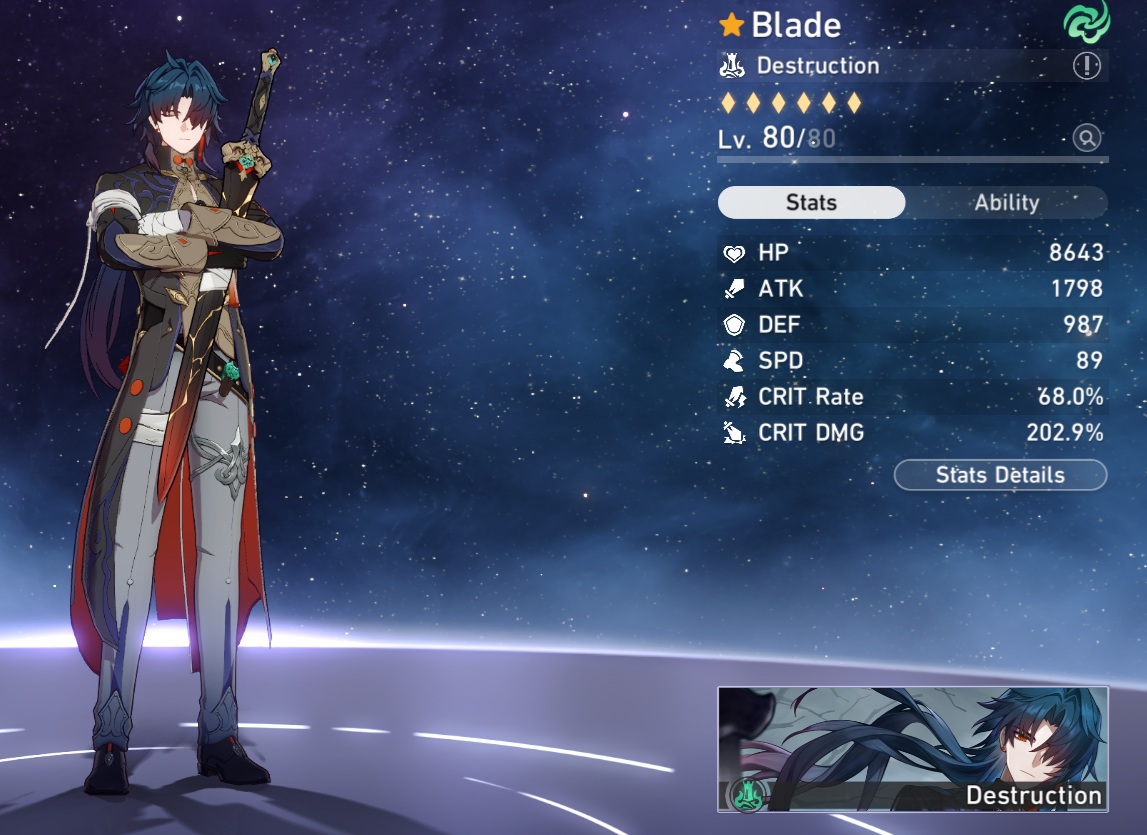
Task: Select the Stats tab
Action: 811,202
